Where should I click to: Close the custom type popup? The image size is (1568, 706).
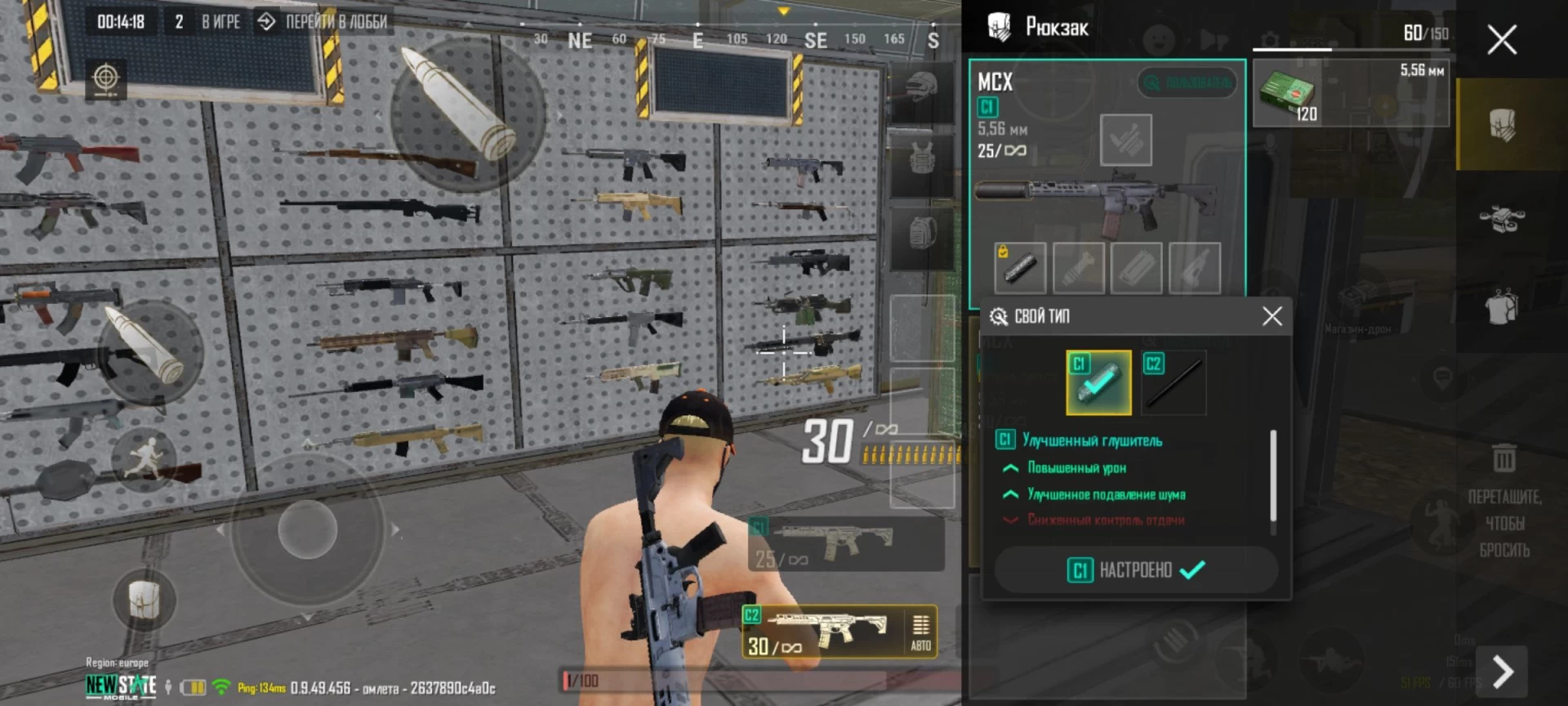tap(1272, 316)
